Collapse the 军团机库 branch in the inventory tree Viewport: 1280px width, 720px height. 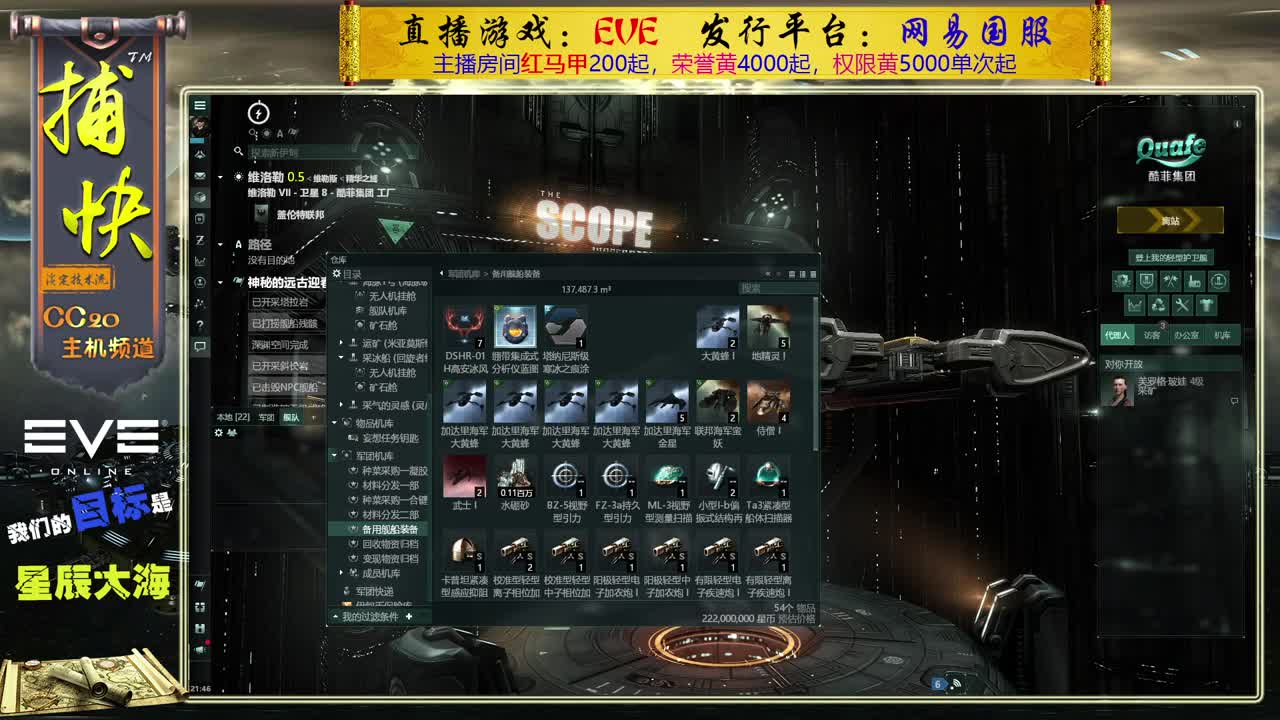[336, 453]
